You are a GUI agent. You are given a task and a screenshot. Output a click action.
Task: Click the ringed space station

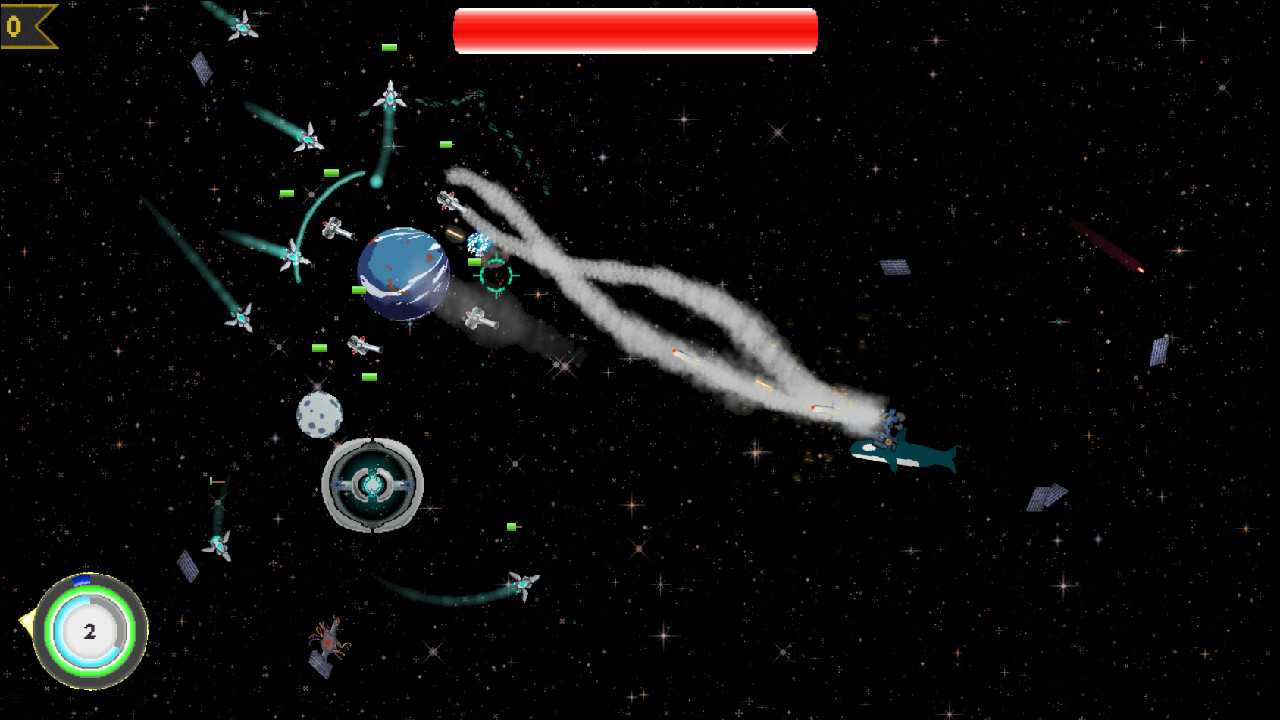pyautogui.click(x=374, y=484)
